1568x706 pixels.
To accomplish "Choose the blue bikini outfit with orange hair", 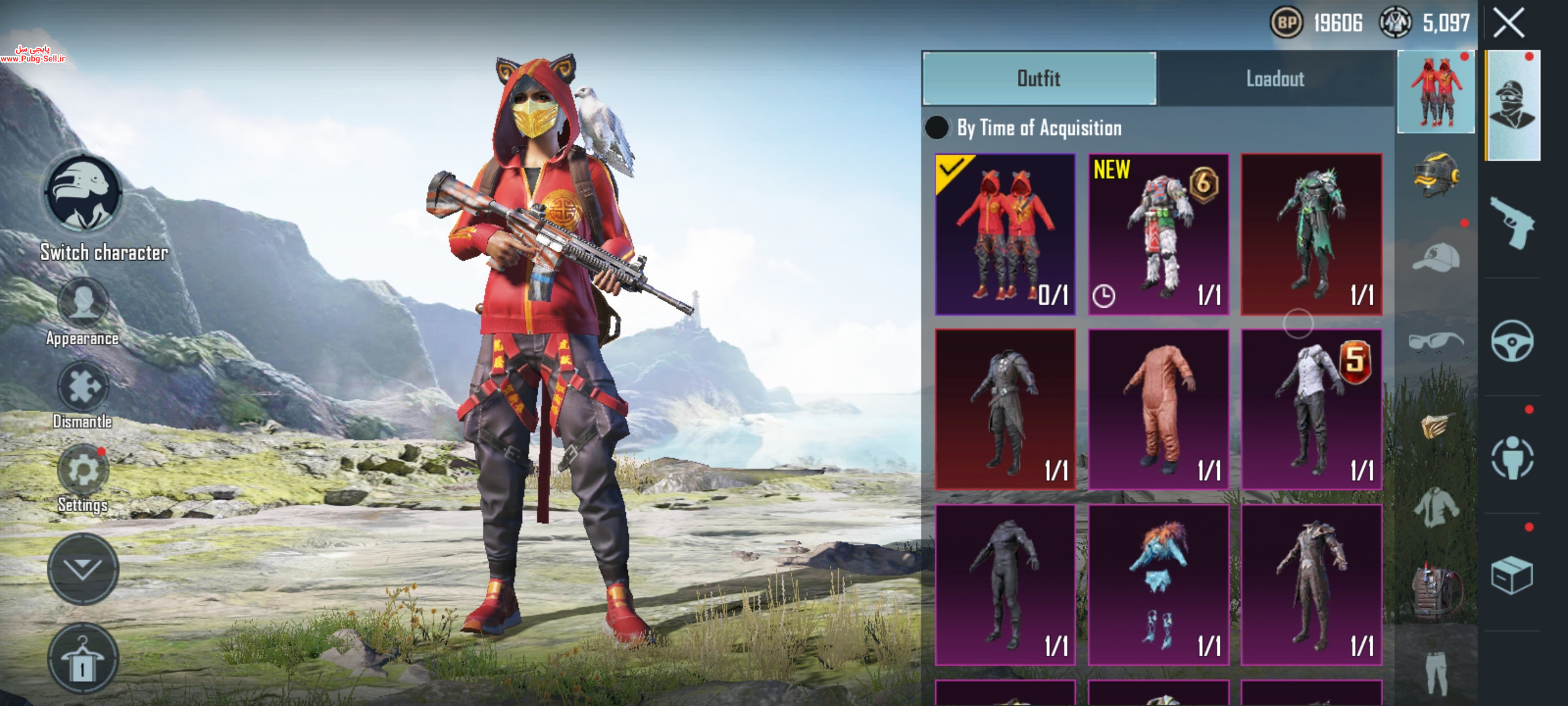I will 1158,584.
